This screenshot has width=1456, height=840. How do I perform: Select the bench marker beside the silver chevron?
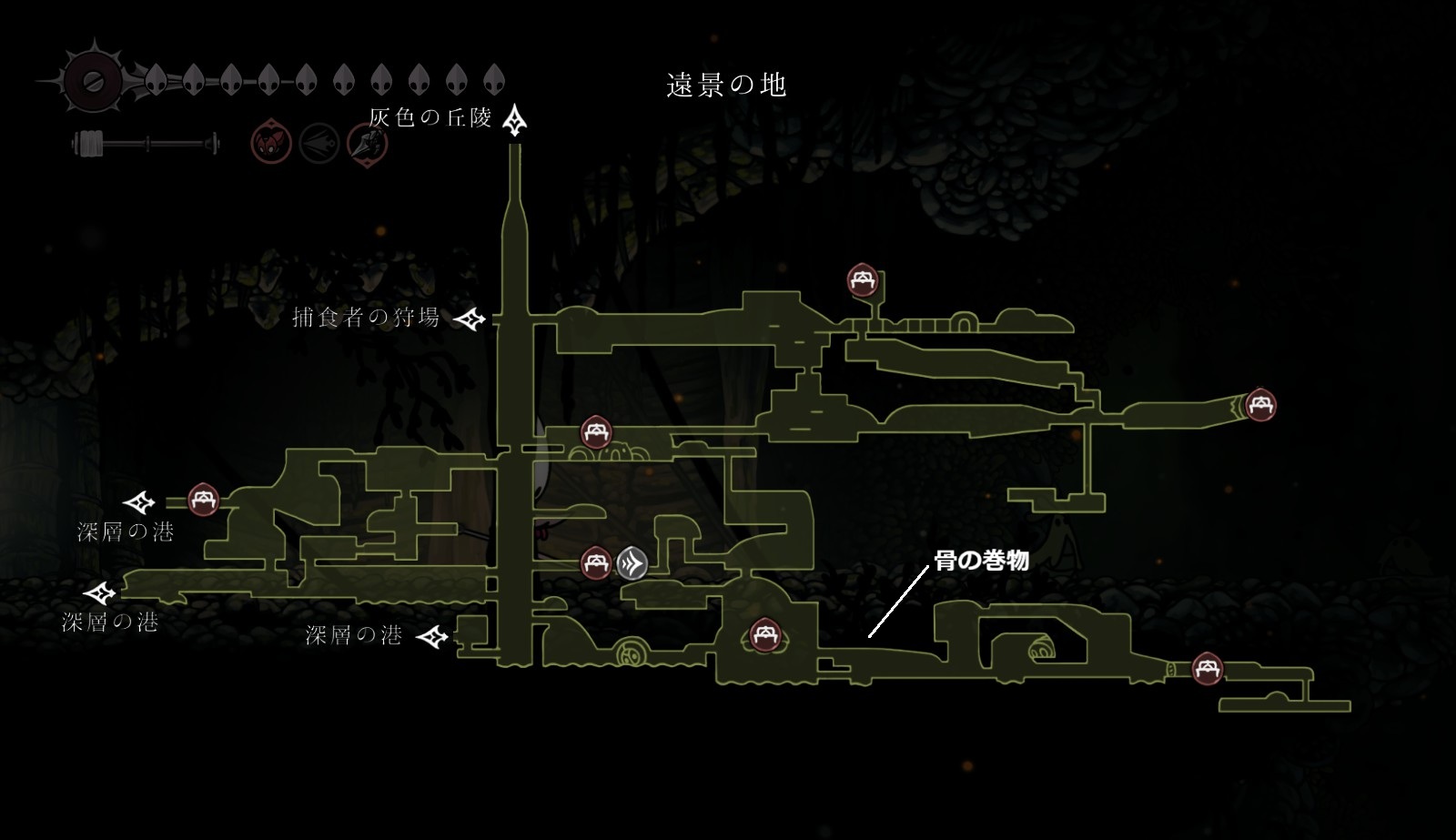(595, 563)
